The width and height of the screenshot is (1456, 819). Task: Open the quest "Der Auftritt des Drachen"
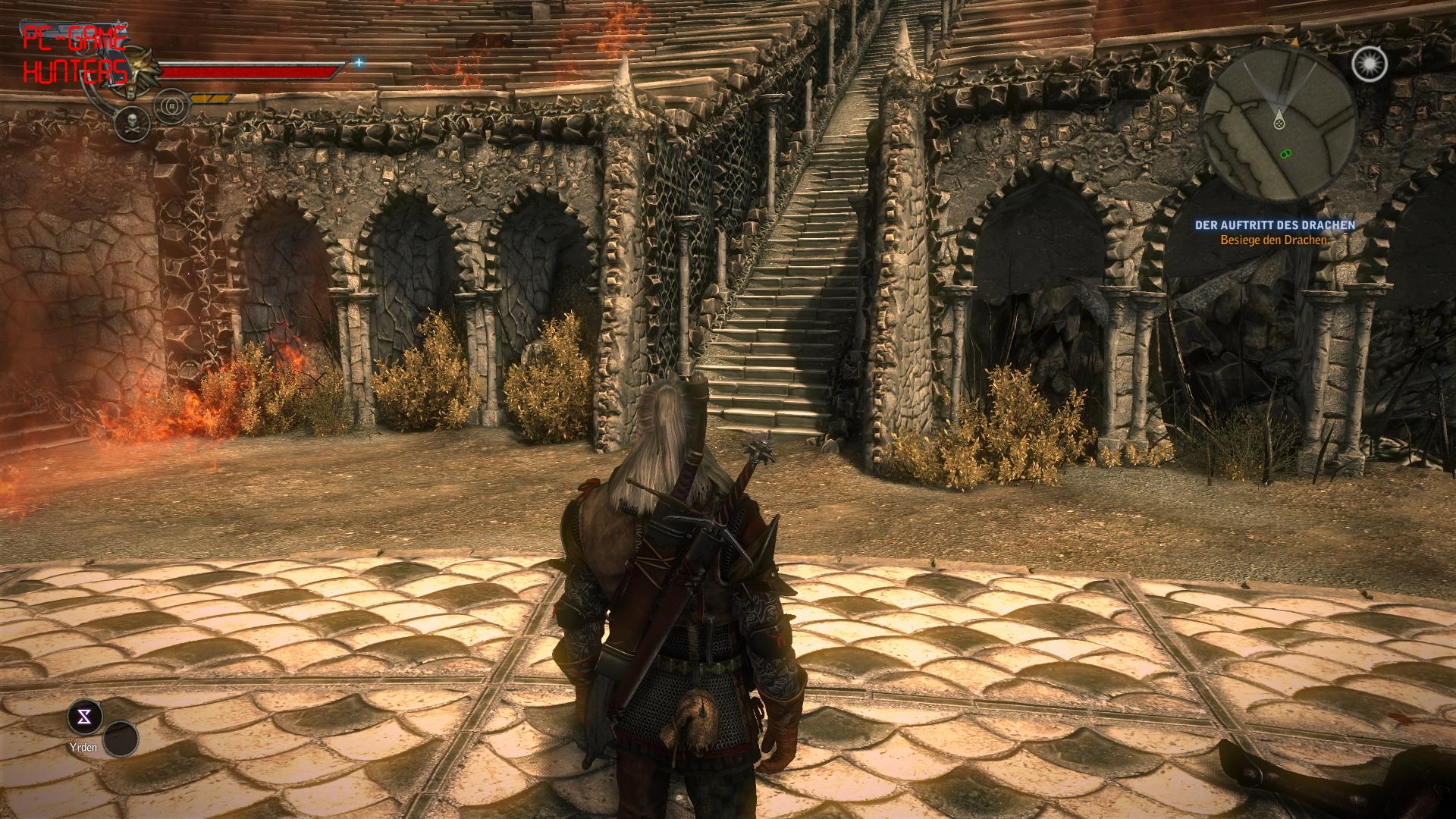point(1275,225)
